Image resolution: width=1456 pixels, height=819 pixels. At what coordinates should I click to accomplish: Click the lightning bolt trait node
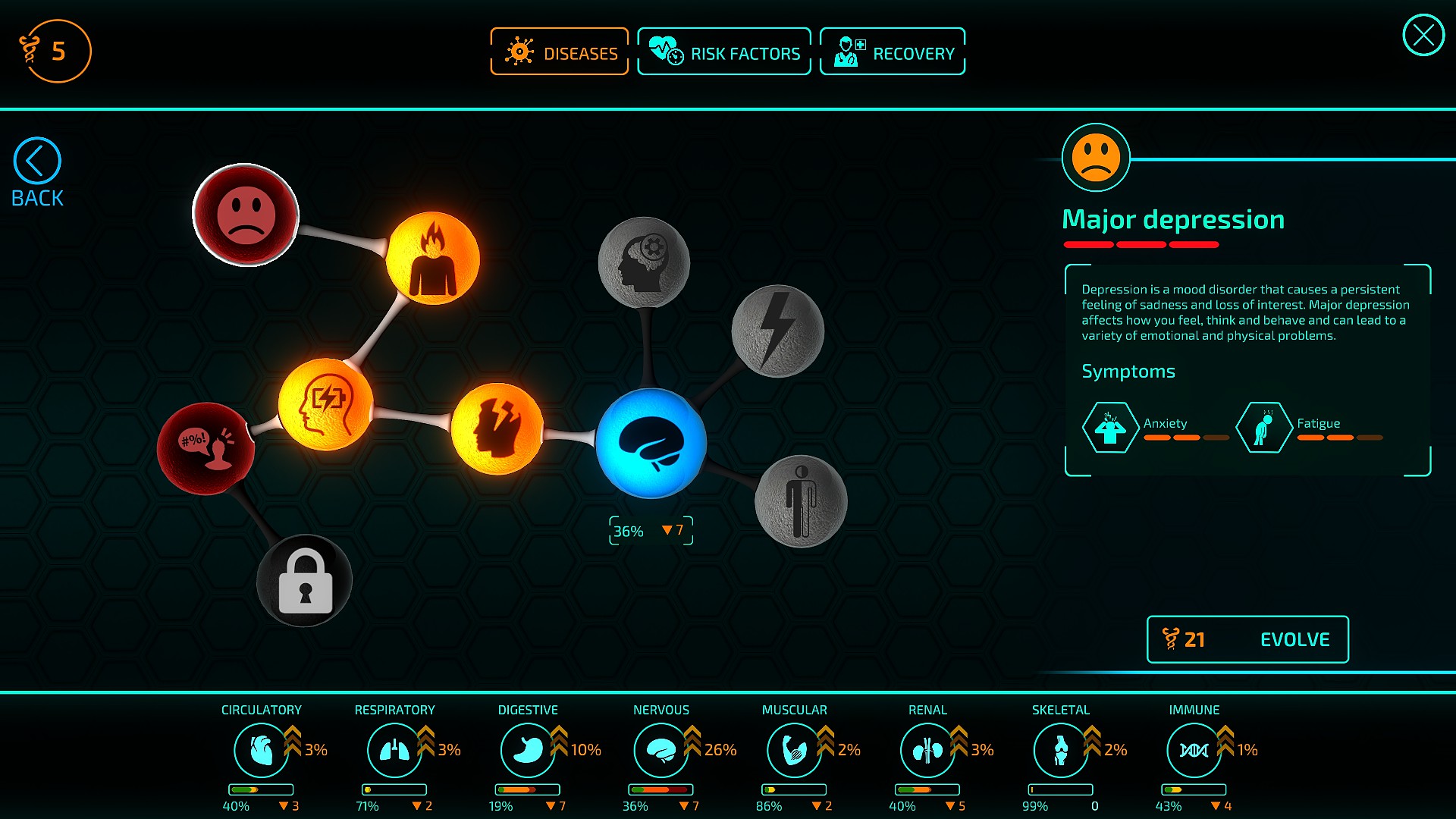(777, 331)
